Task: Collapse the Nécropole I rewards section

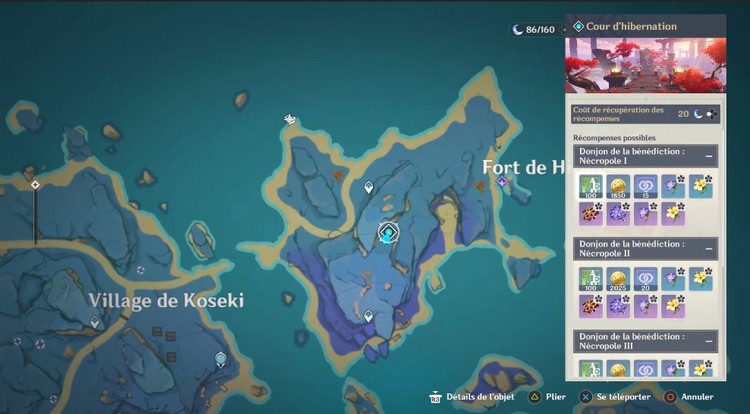Action: 709,156
